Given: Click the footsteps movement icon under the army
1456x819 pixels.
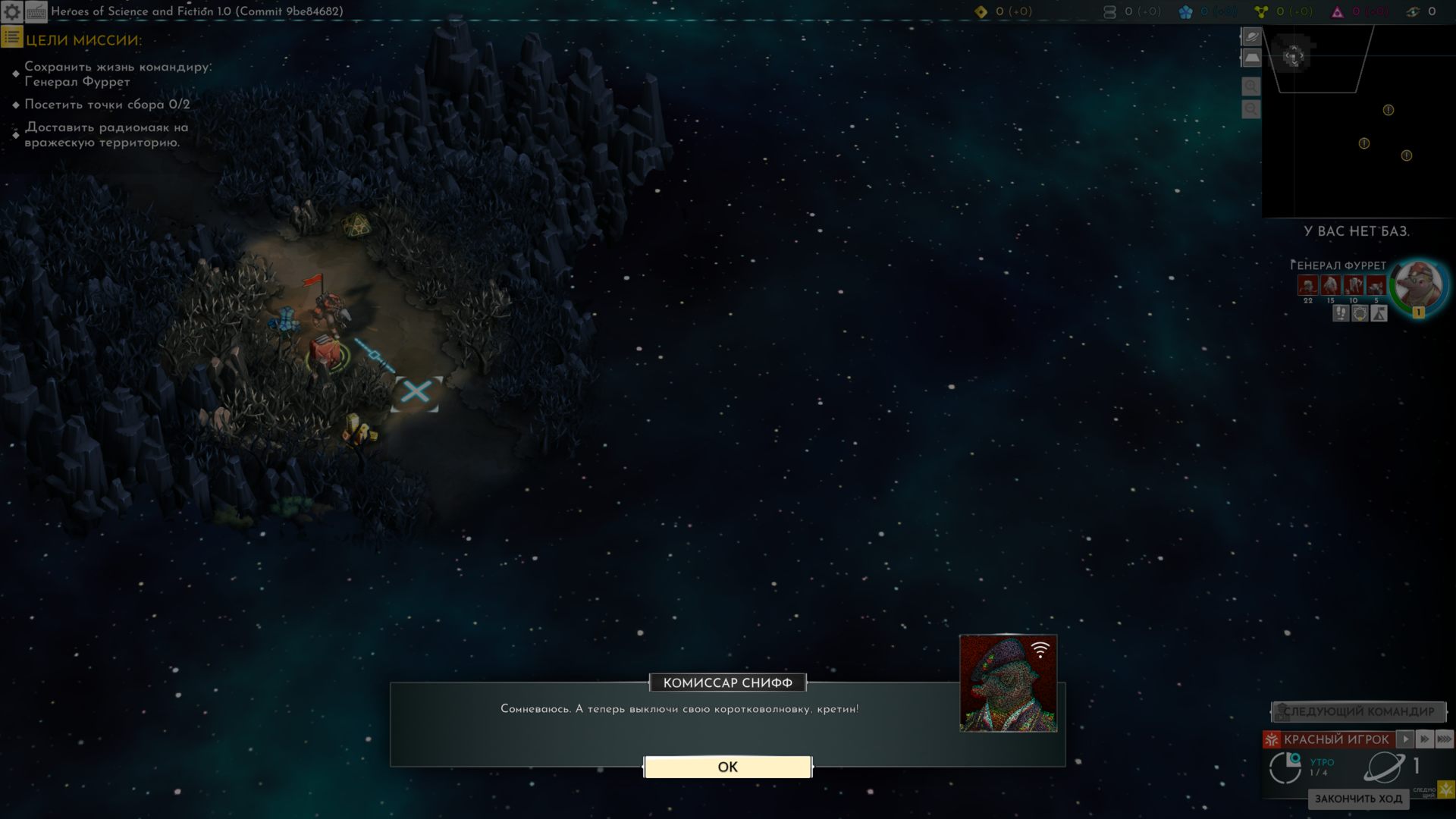Looking at the screenshot, I should [1341, 313].
